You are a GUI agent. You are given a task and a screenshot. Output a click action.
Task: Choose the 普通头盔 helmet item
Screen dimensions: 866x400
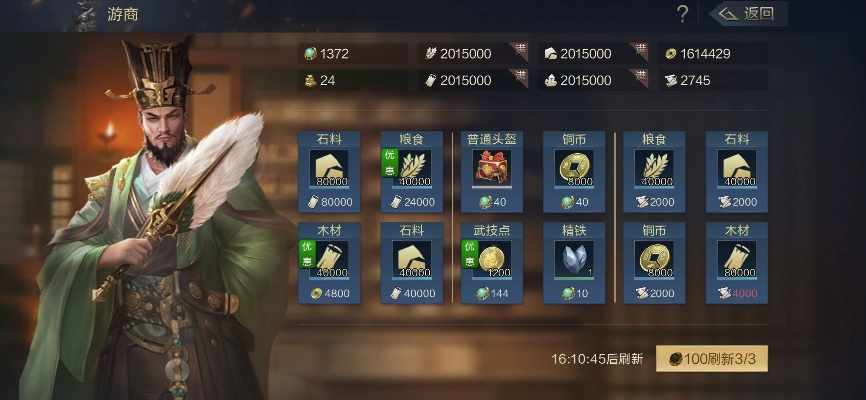492,172
